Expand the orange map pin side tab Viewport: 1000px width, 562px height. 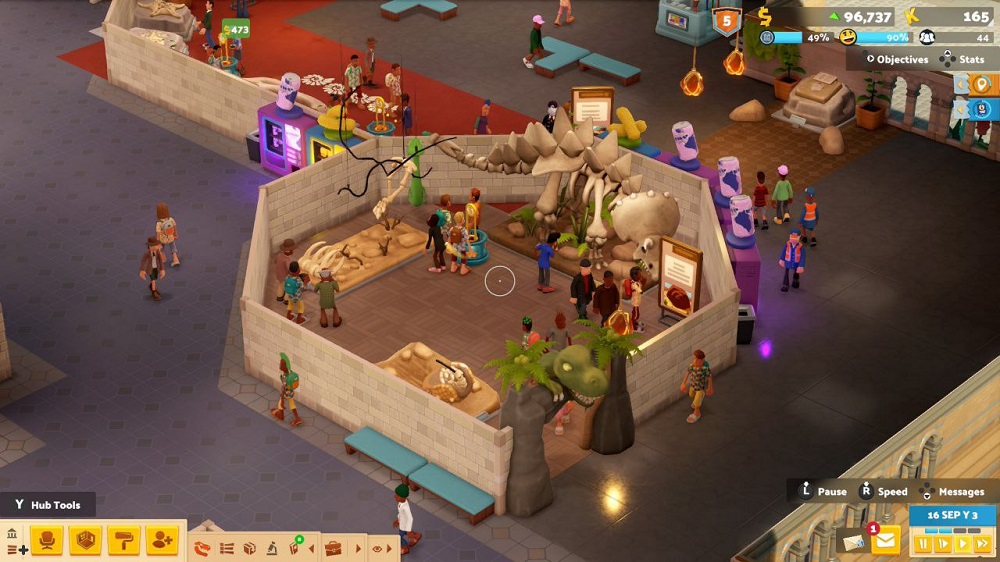(981, 84)
